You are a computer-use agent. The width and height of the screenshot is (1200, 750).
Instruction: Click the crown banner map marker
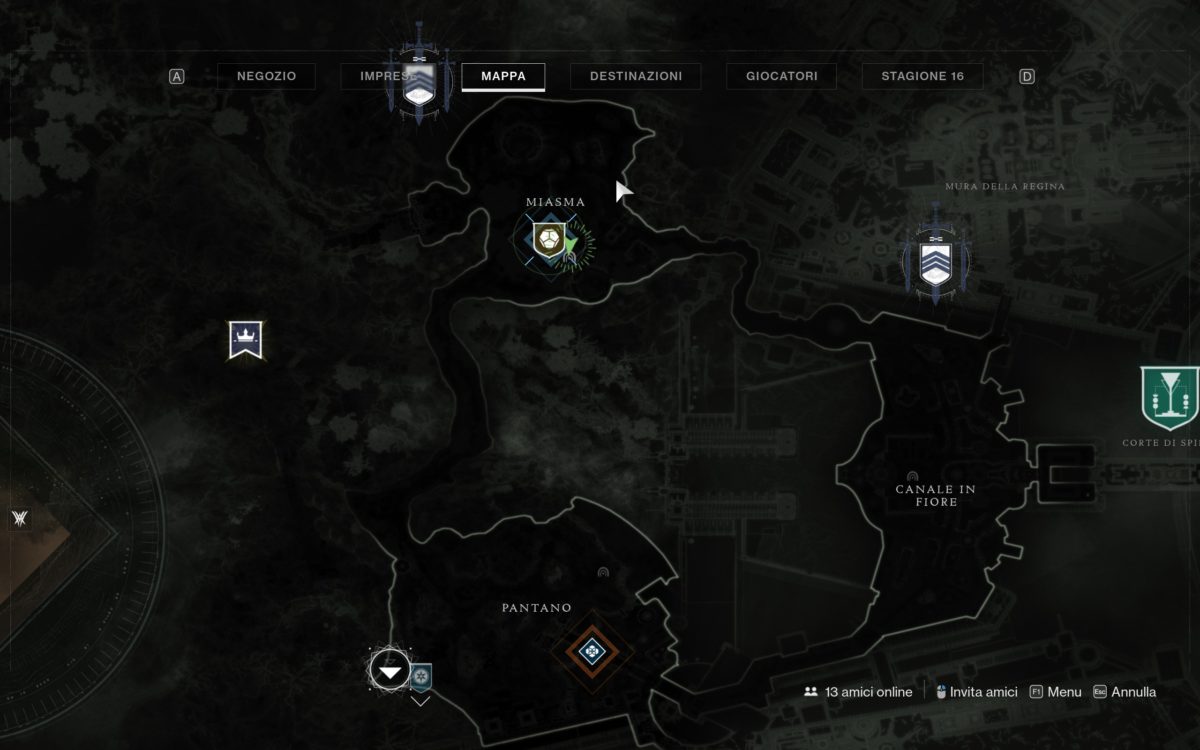pos(245,340)
